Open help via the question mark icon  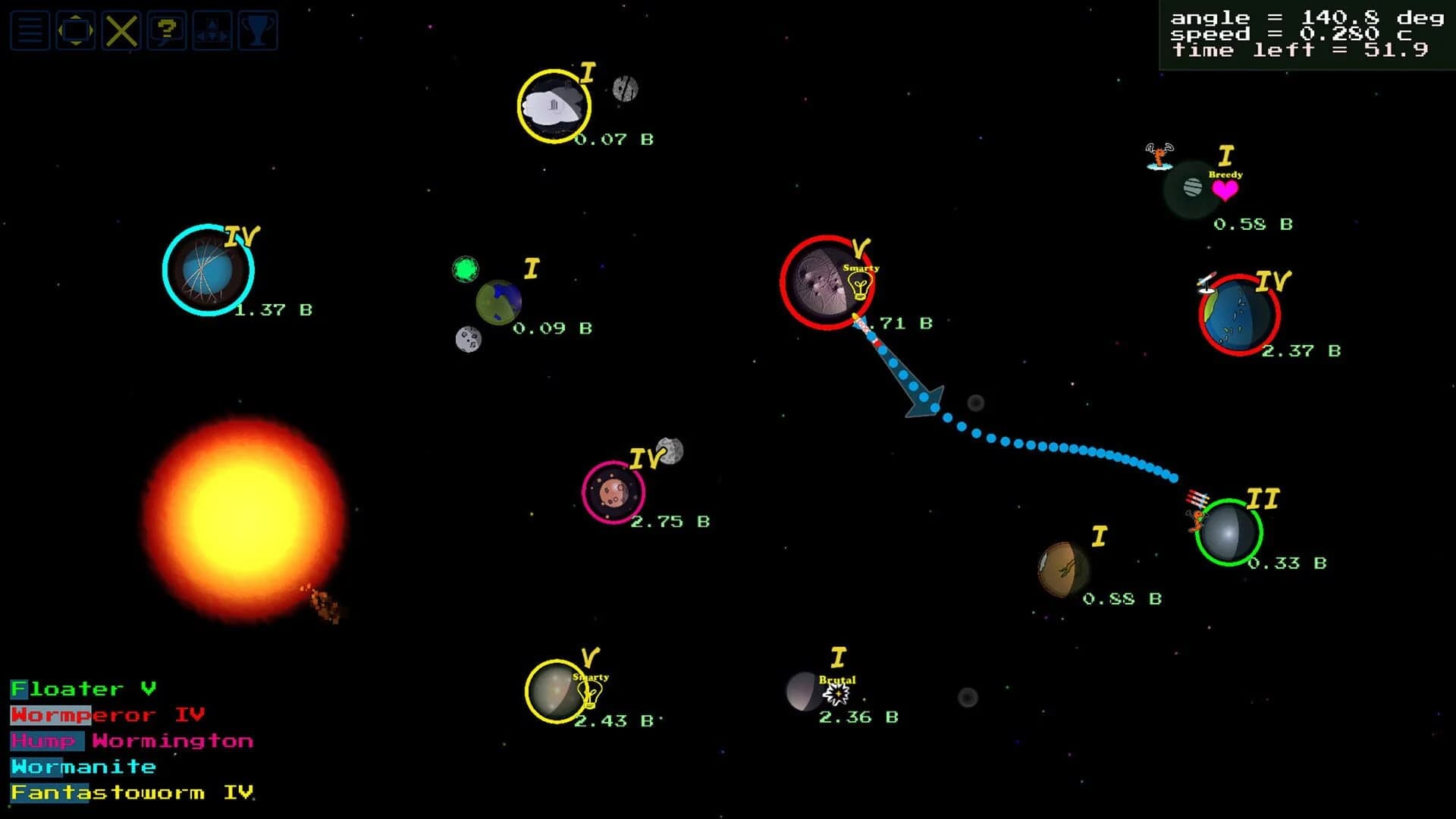166,31
